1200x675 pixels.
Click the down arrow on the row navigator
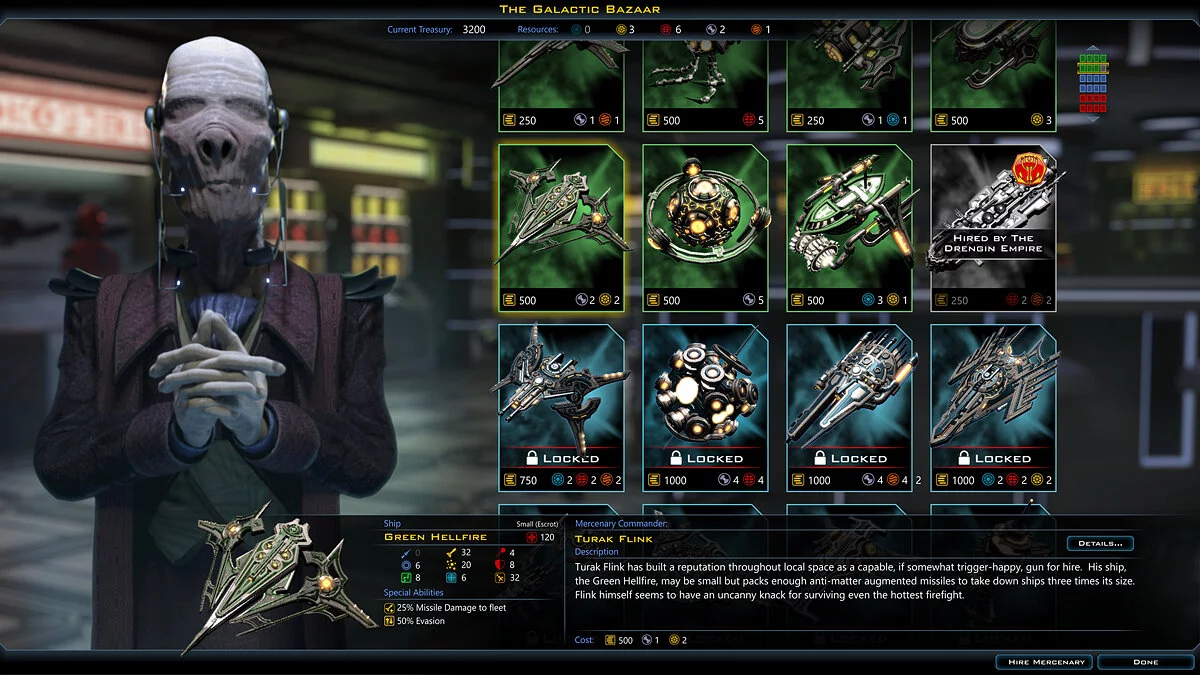(1092, 117)
